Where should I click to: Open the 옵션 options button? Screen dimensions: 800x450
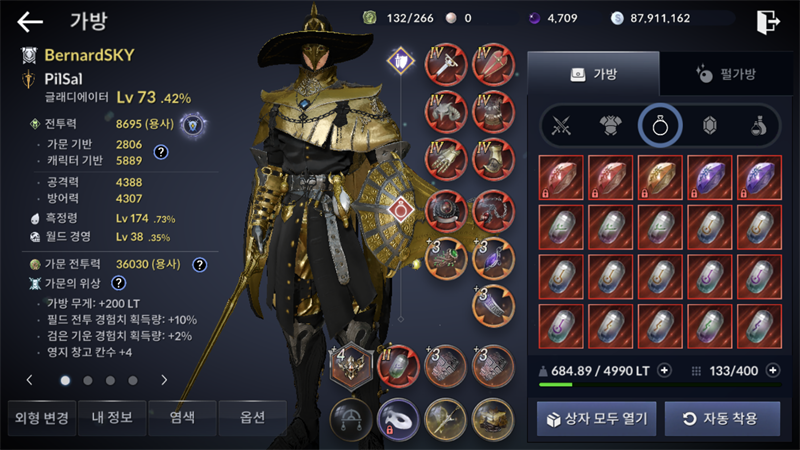tap(251, 417)
